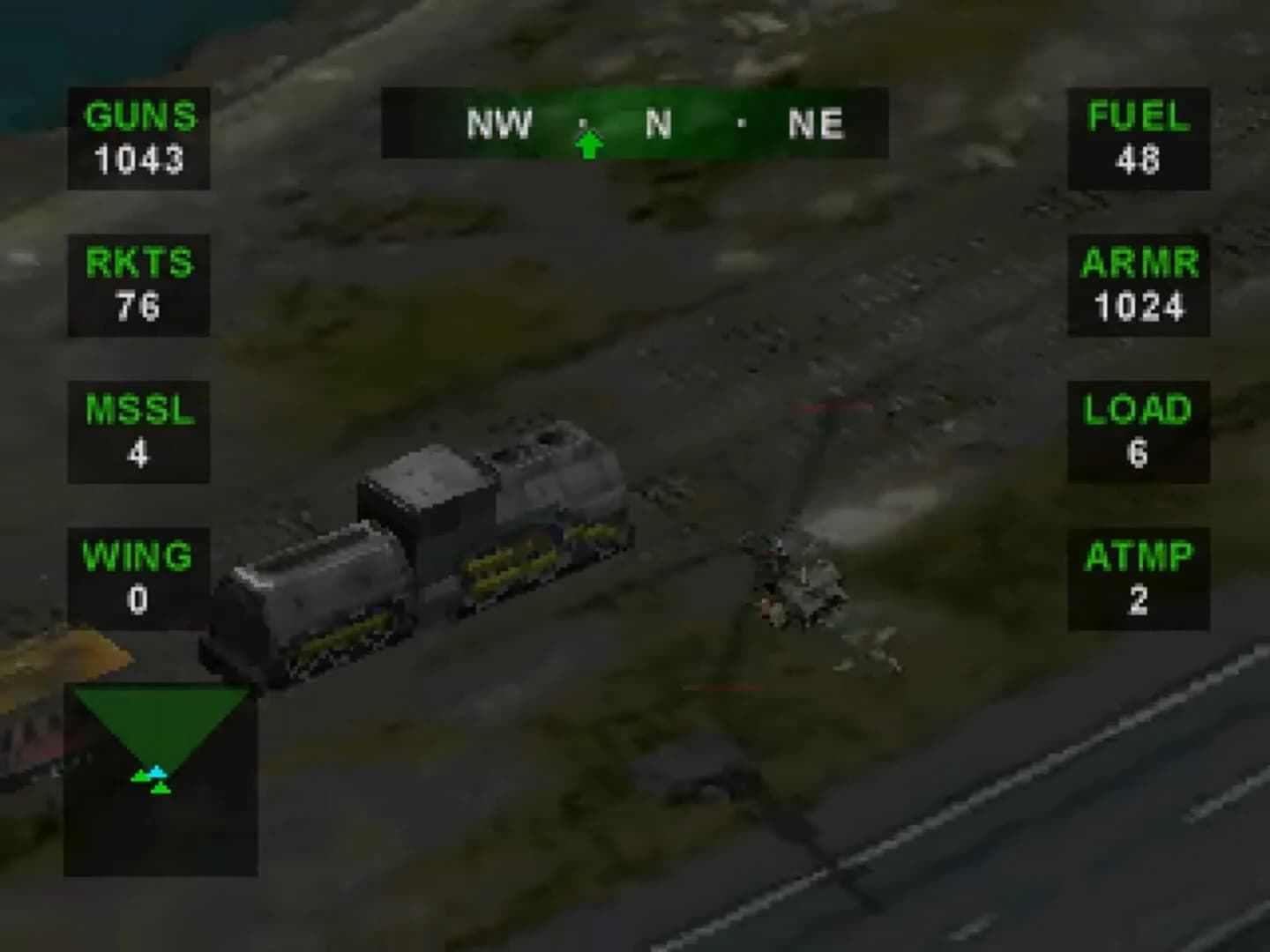Select the GUNS ammo indicator

click(139, 138)
